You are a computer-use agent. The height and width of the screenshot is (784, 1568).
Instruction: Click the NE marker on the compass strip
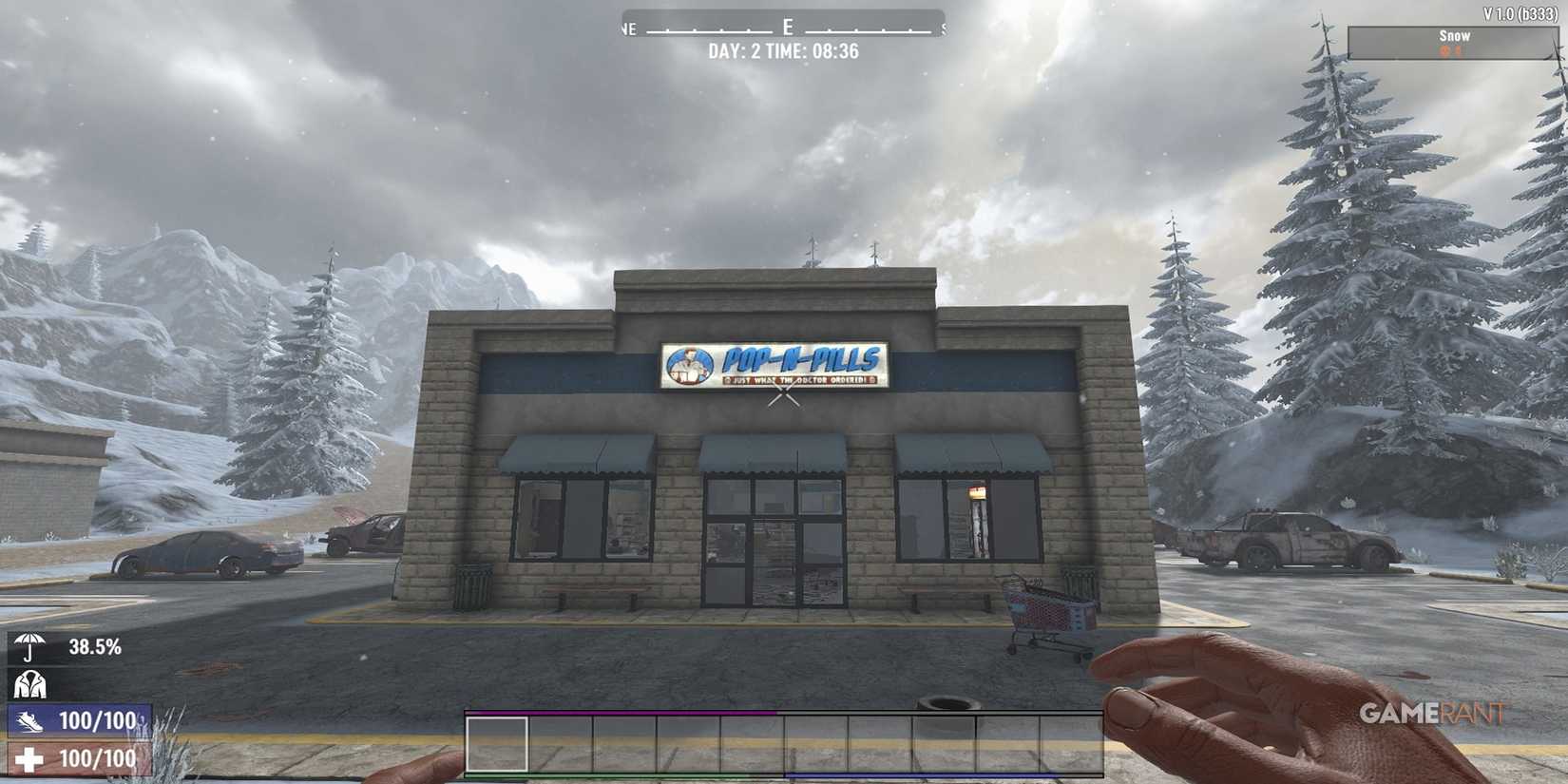click(626, 29)
